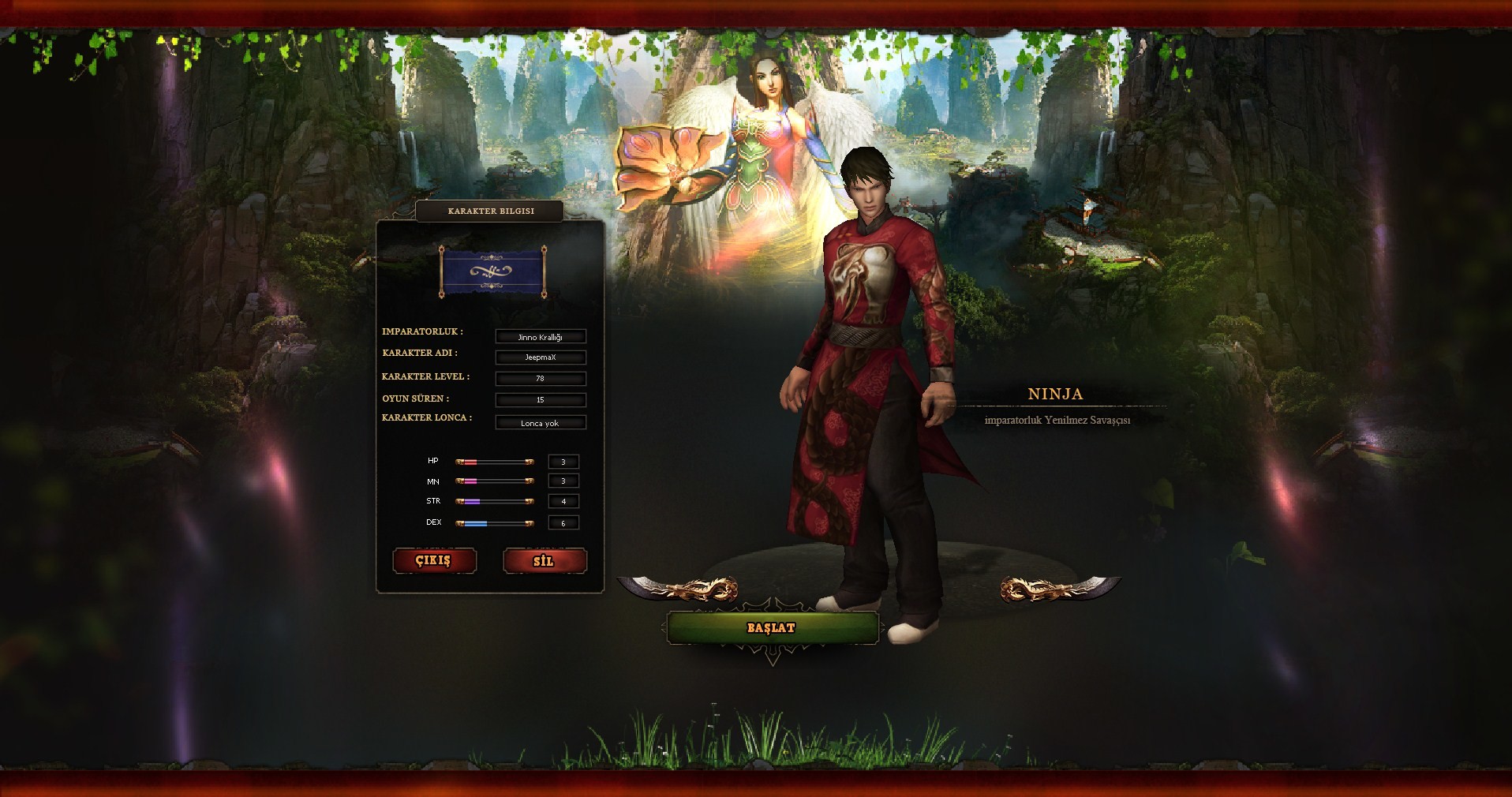The height and width of the screenshot is (797, 1512).
Task: Select the blue empire flag emblem
Action: tap(492, 272)
